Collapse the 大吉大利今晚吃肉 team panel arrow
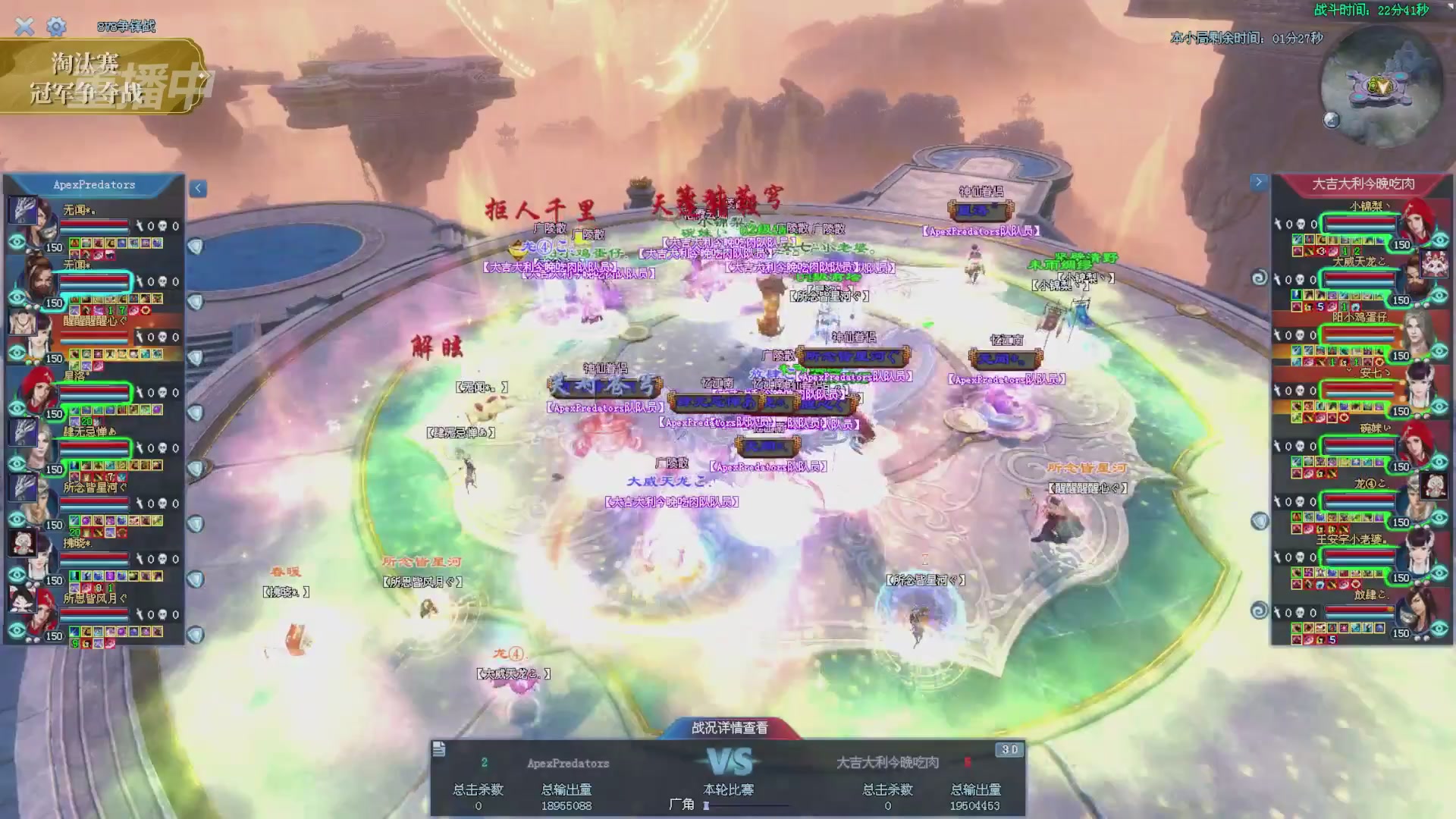Screen dimensions: 1456x819 [1259, 182]
